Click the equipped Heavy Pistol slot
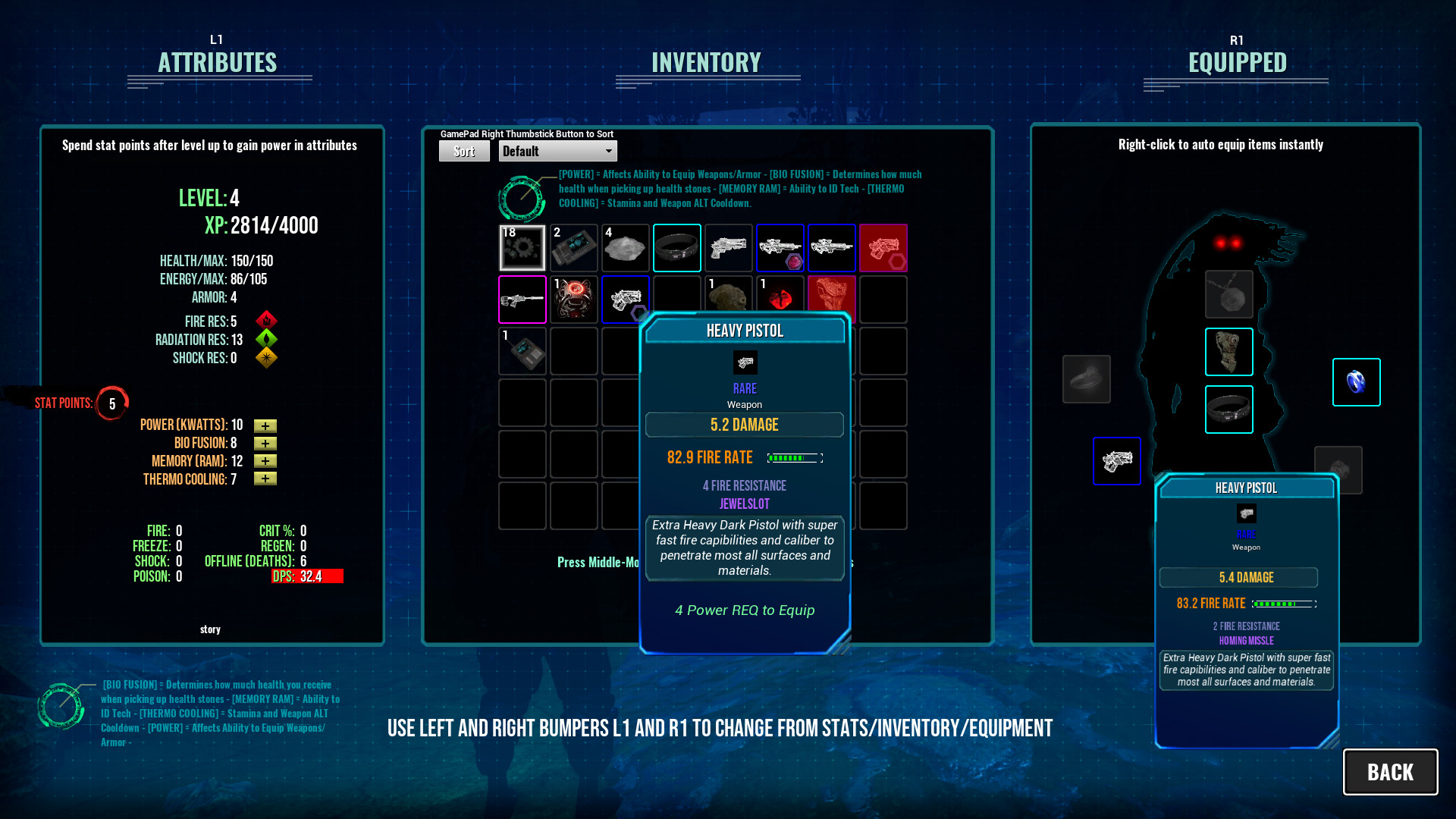This screenshot has height=819, width=1456. click(x=1116, y=460)
